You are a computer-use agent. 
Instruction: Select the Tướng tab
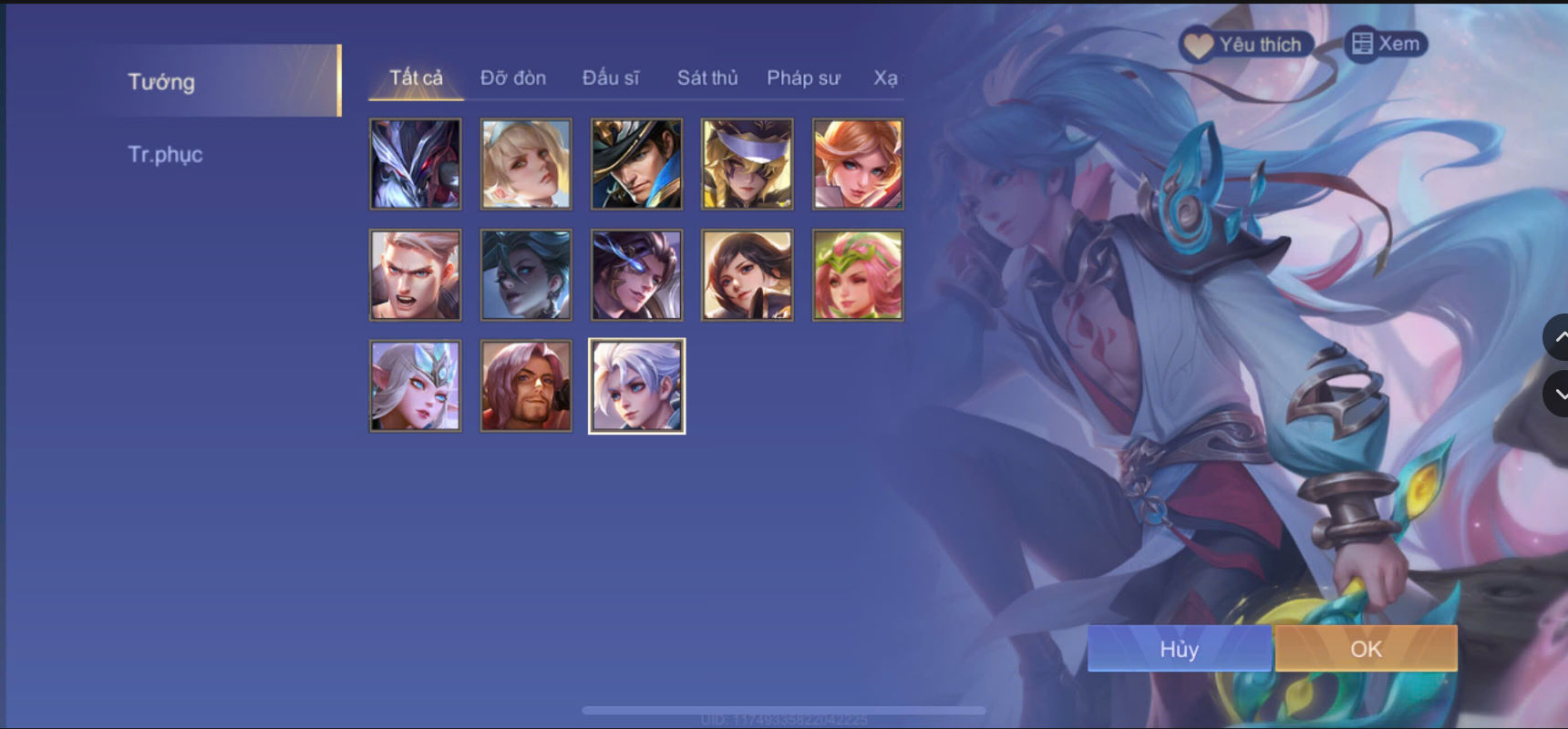pos(160,82)
